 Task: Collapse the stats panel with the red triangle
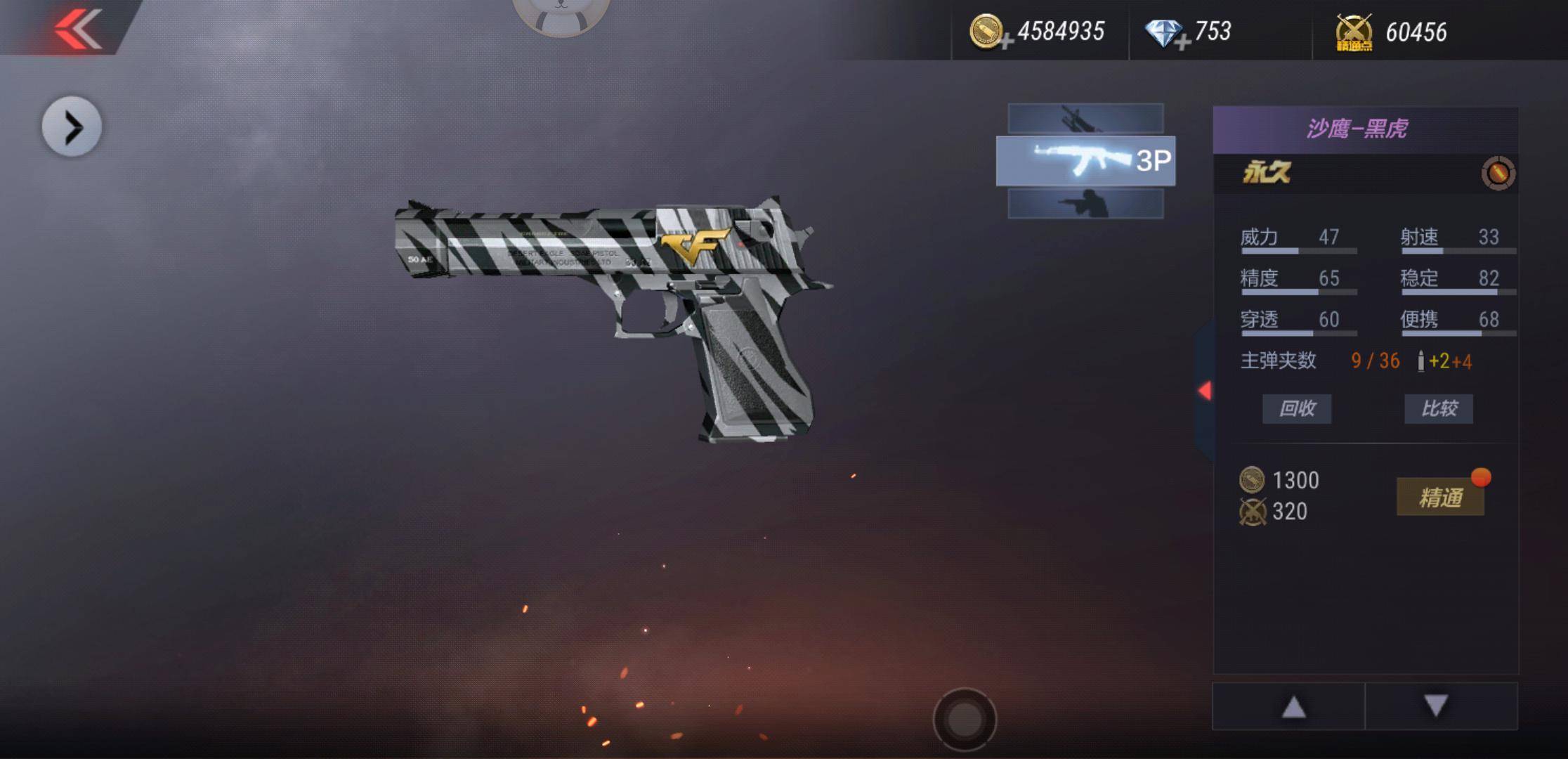pos(1205,391)
